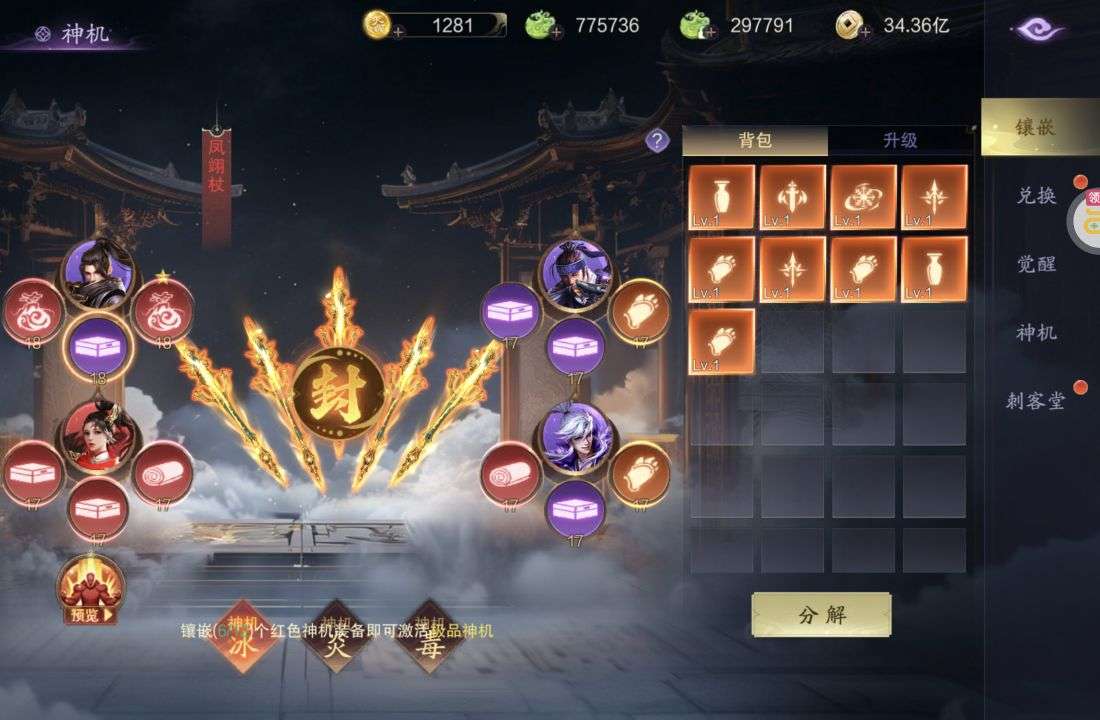Select the 背包 backpack tab
This screenshot has height=720, width=1100.
pyautogui.click(x=755, y=141)
